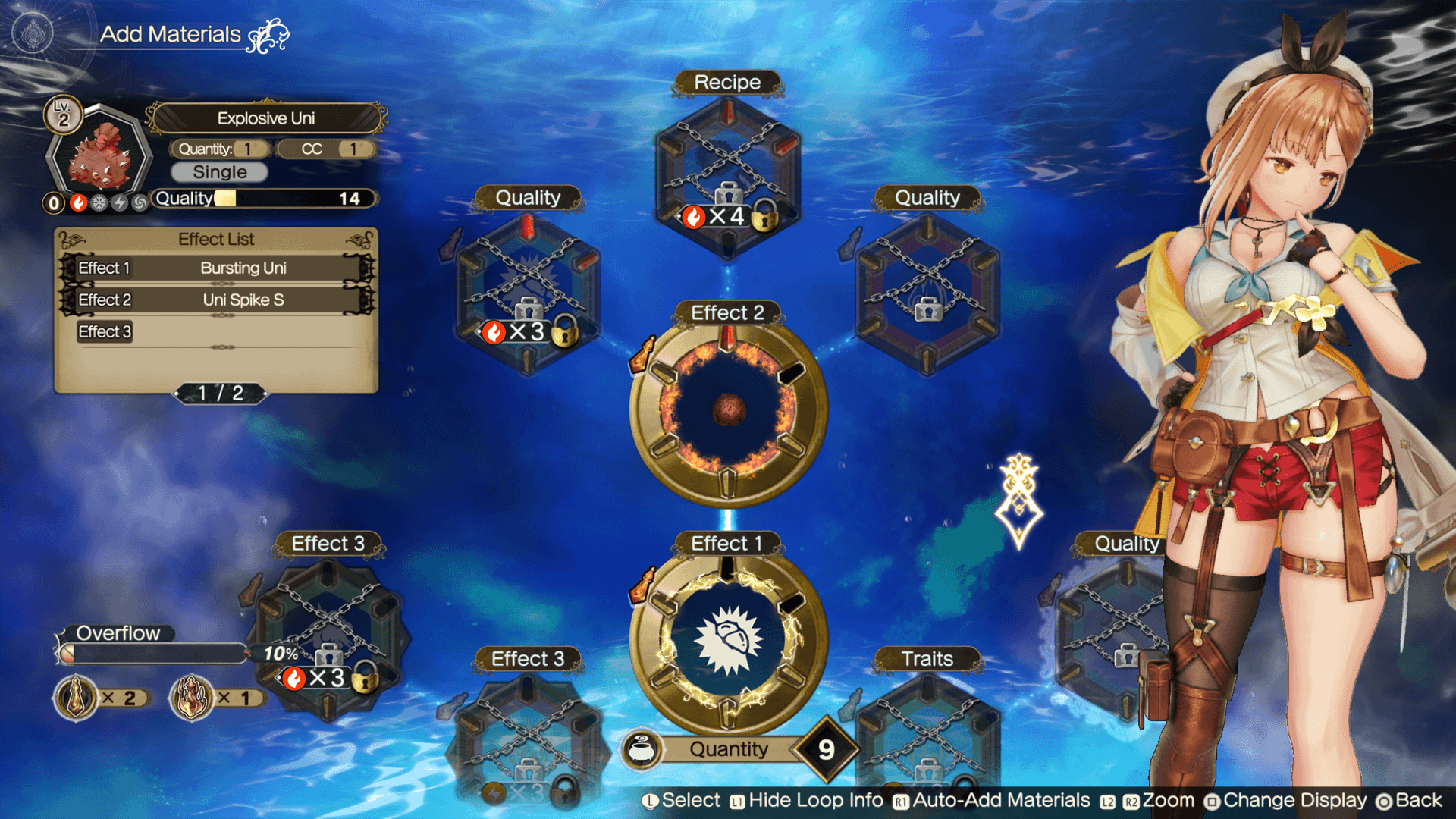Screen dimensions: 1456x819
Task: Click the Quantity cauldron icon
Action: coord(642,749)
